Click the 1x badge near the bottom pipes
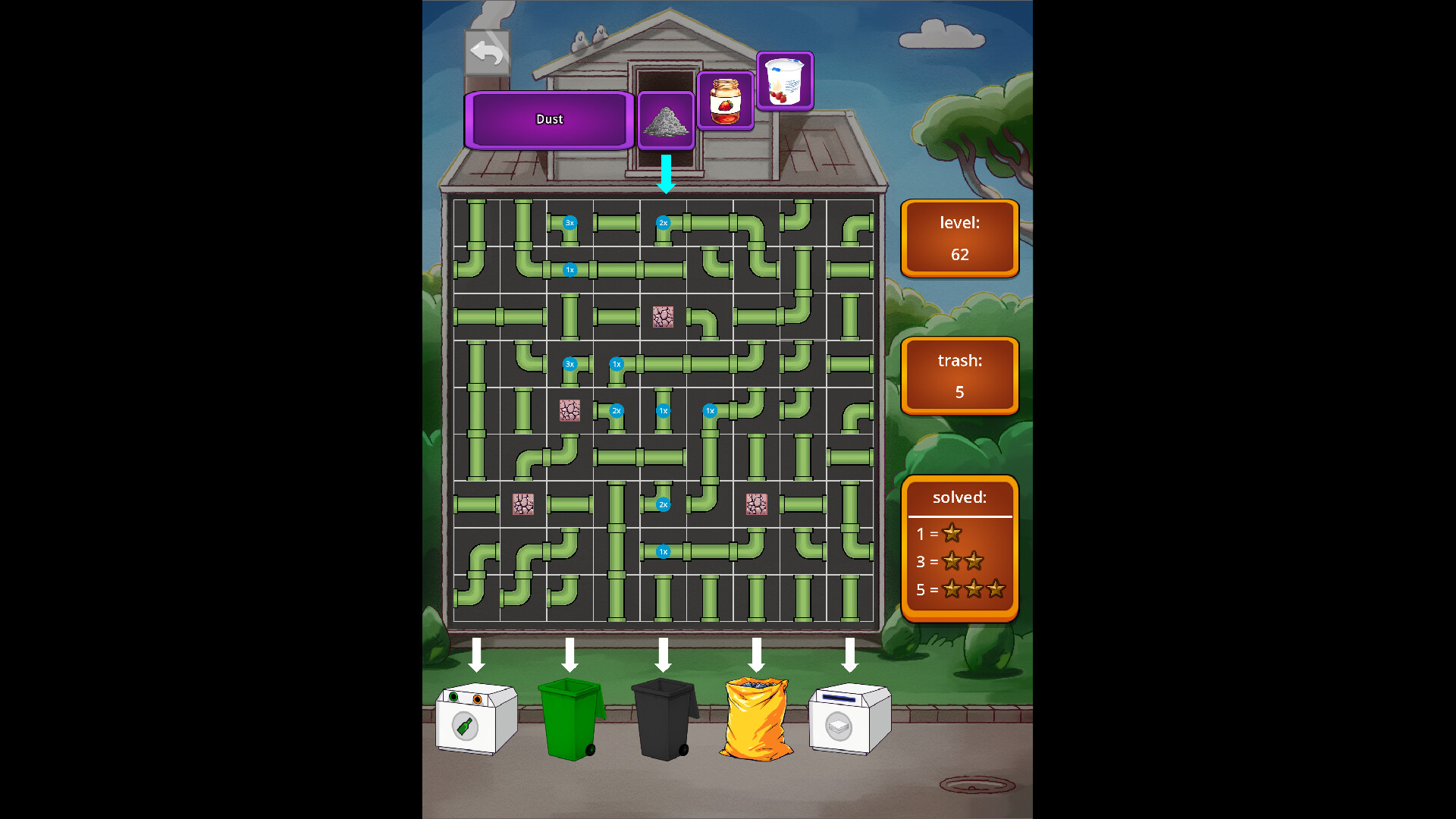Screen dimensions: 1456x819 pos(663,551)
